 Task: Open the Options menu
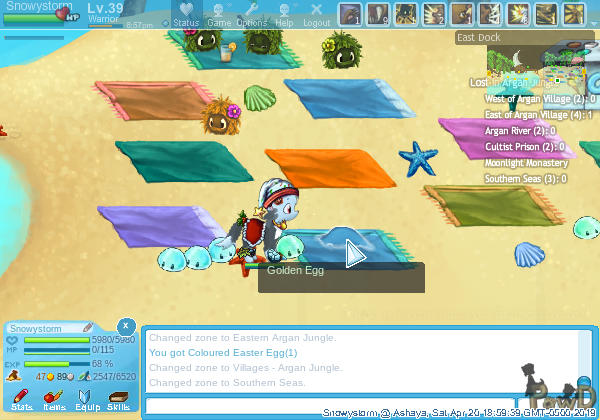(252, 14)
